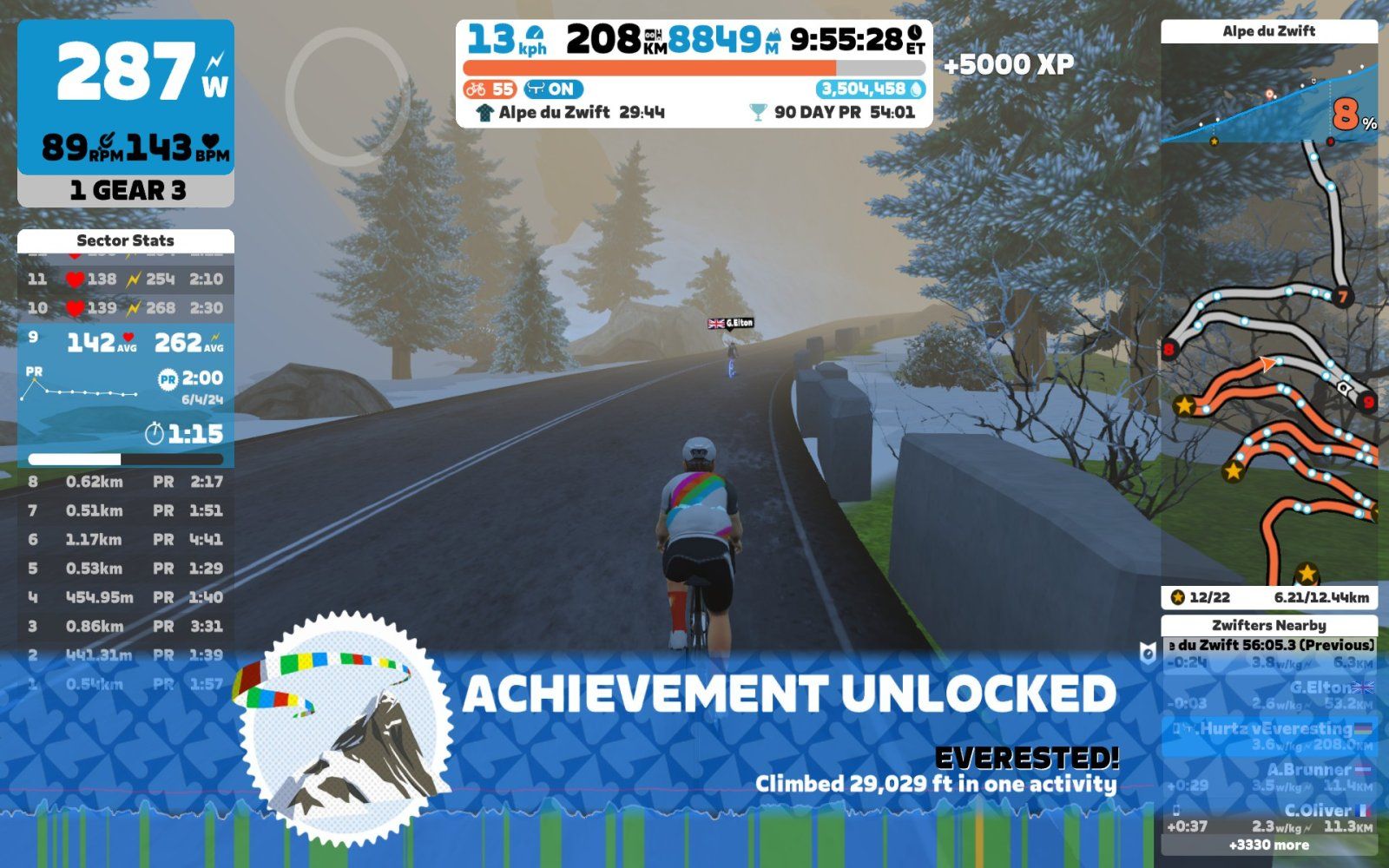Expand the +3330 more riders entry
This screenshot has width=1389, height=868.
[x=1269, y=845]
